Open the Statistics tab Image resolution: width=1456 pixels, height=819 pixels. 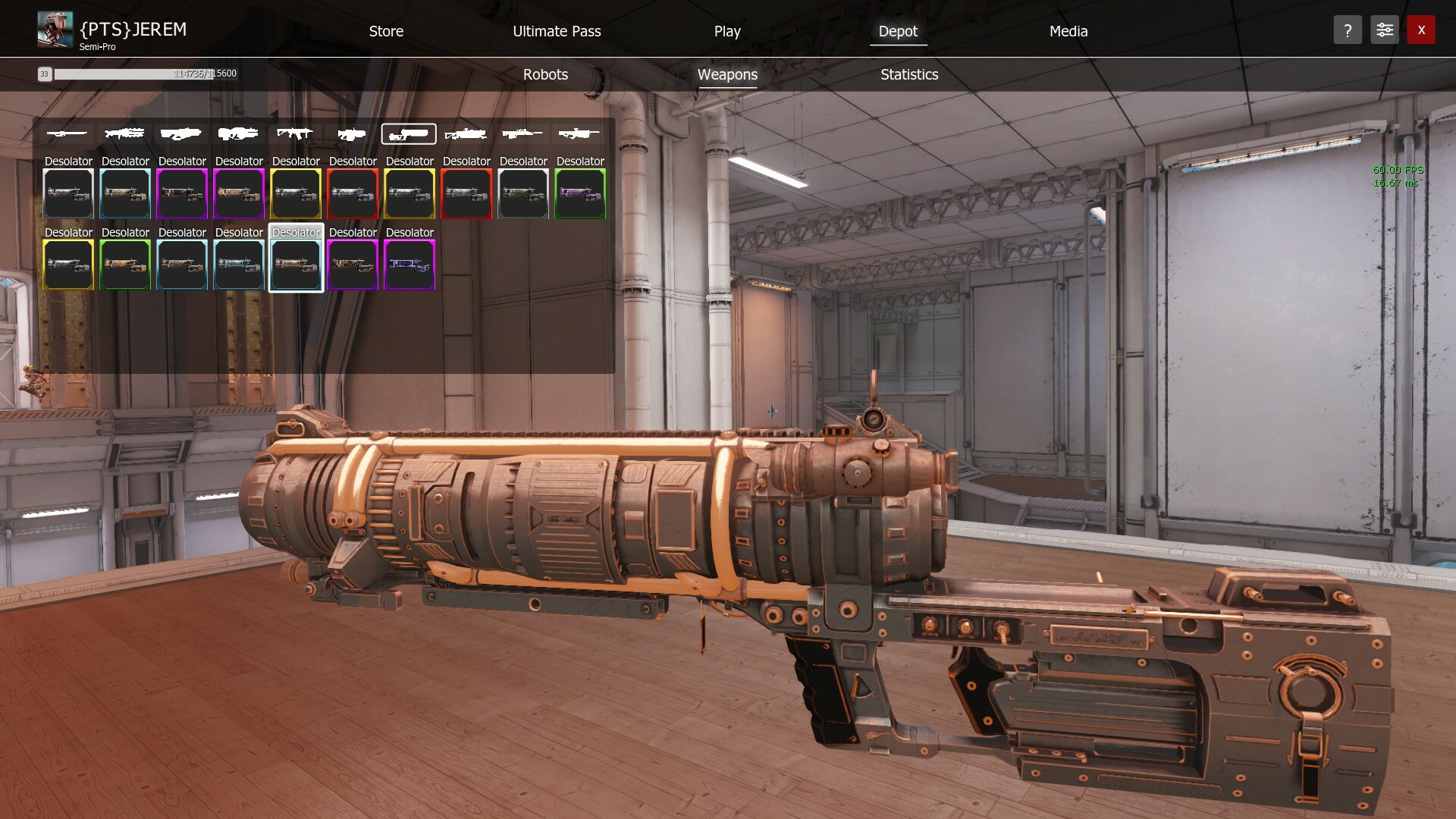tap(908, 74)
